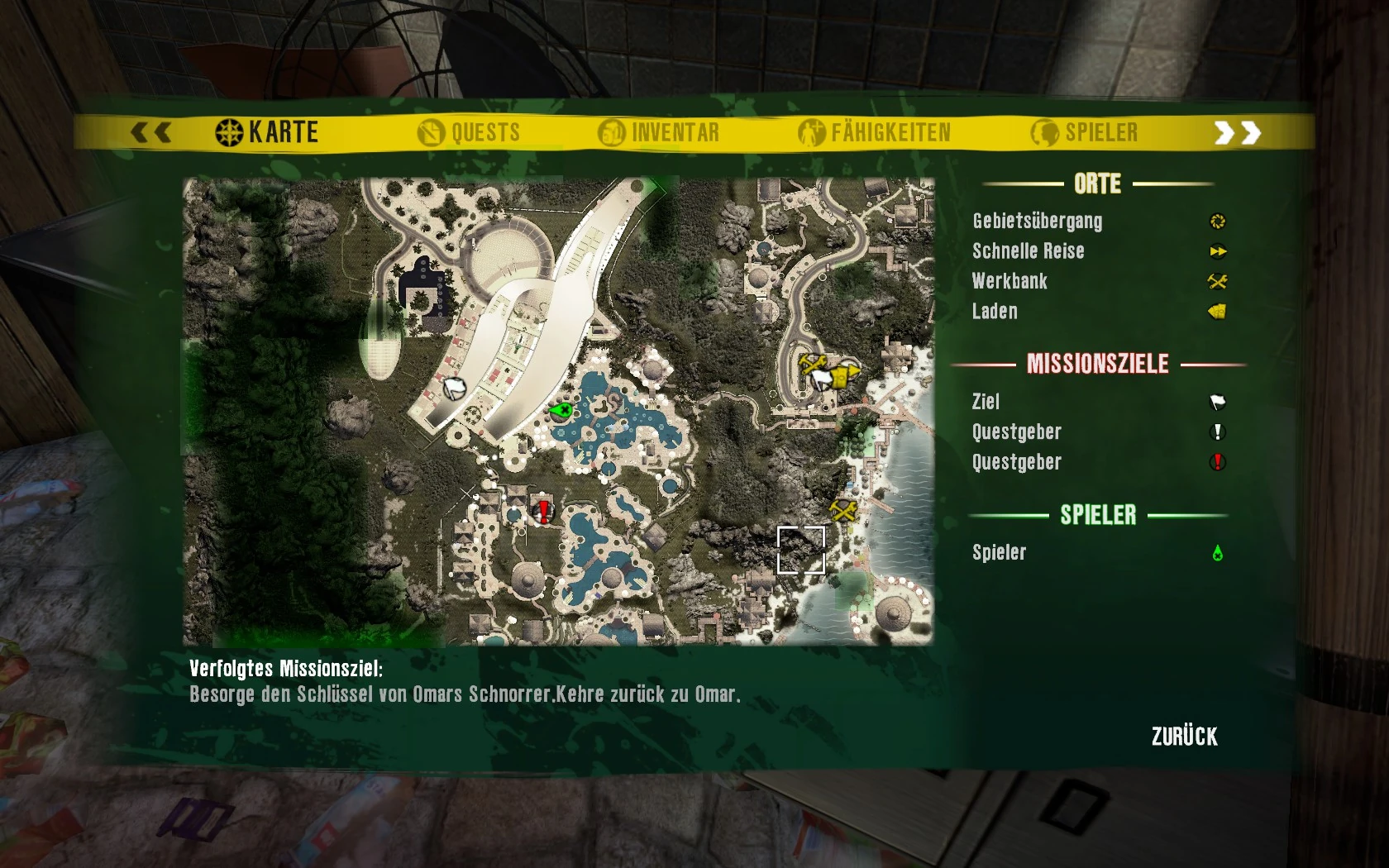Click the white selection bracket cursor on map
This screenshot has width=1389, height=868.
tap(800, 550)
